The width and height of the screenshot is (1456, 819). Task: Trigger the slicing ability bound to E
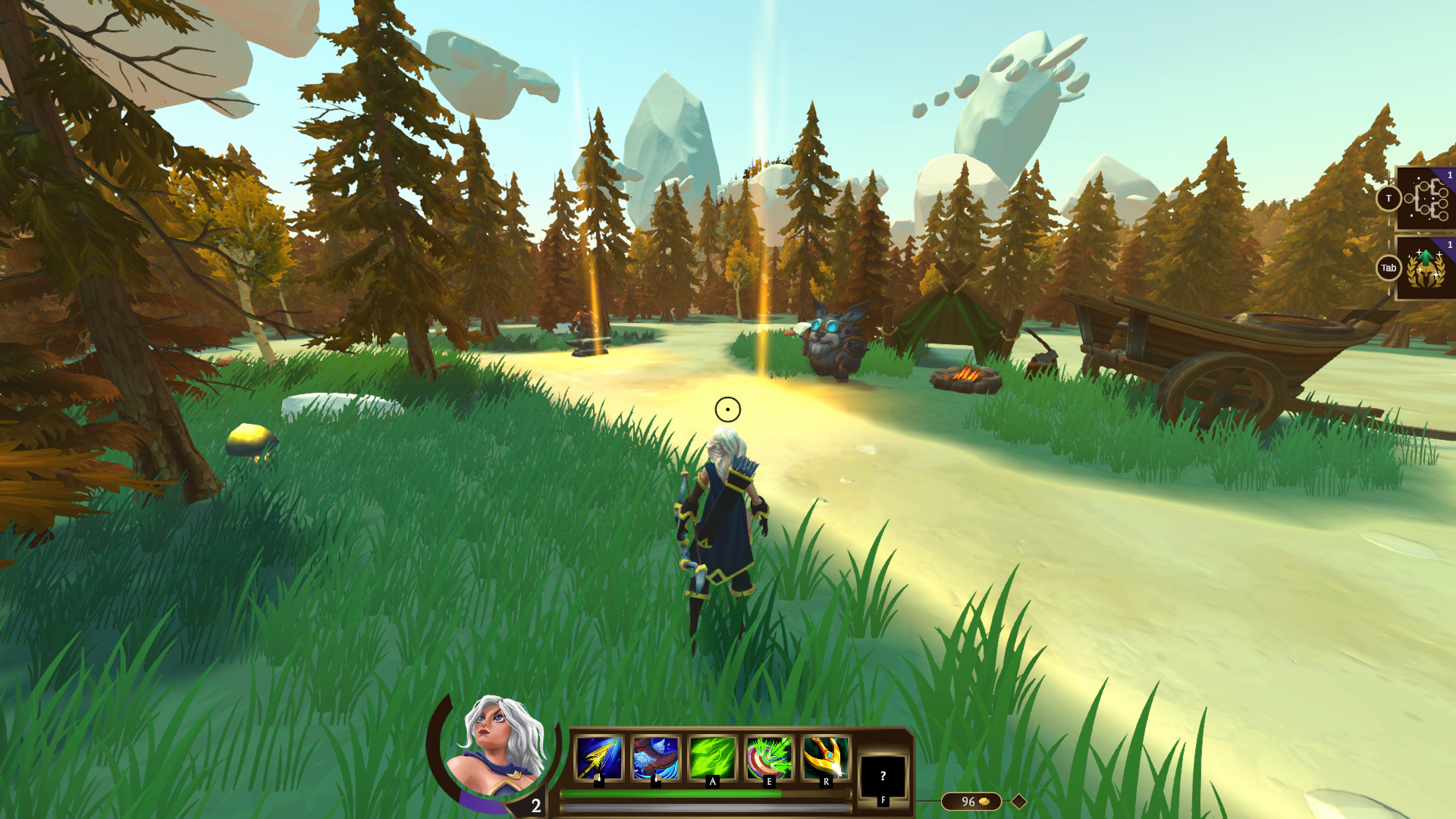click(769, 758)
